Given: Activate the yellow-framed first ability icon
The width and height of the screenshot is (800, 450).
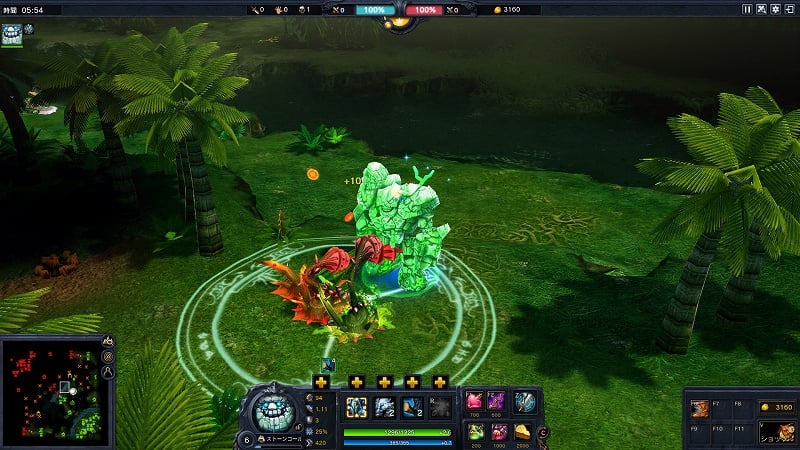Looking at the screenshot, I should (356, 407).
